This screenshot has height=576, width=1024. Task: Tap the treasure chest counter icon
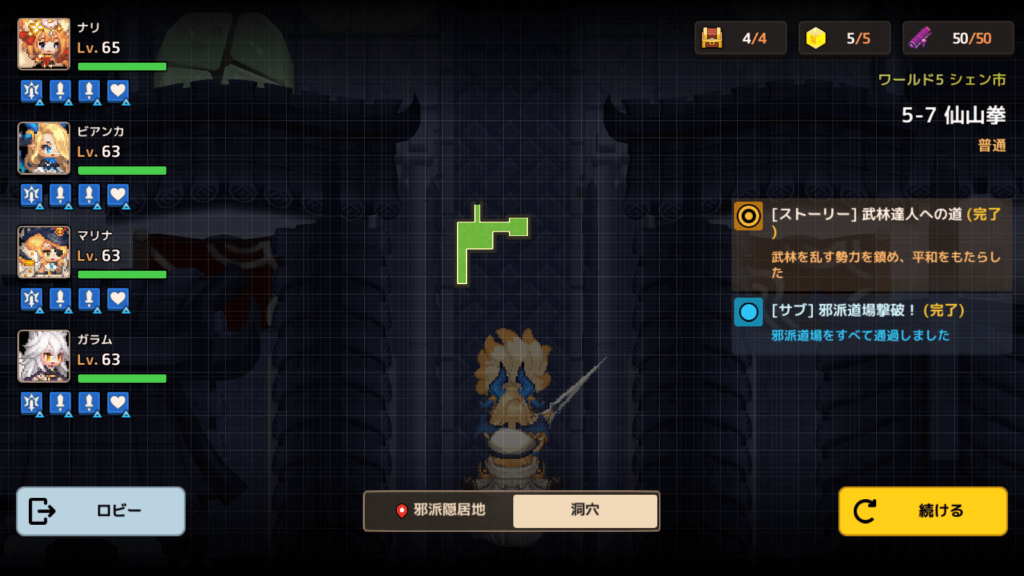pyautogui.click(x=713, y=38)
